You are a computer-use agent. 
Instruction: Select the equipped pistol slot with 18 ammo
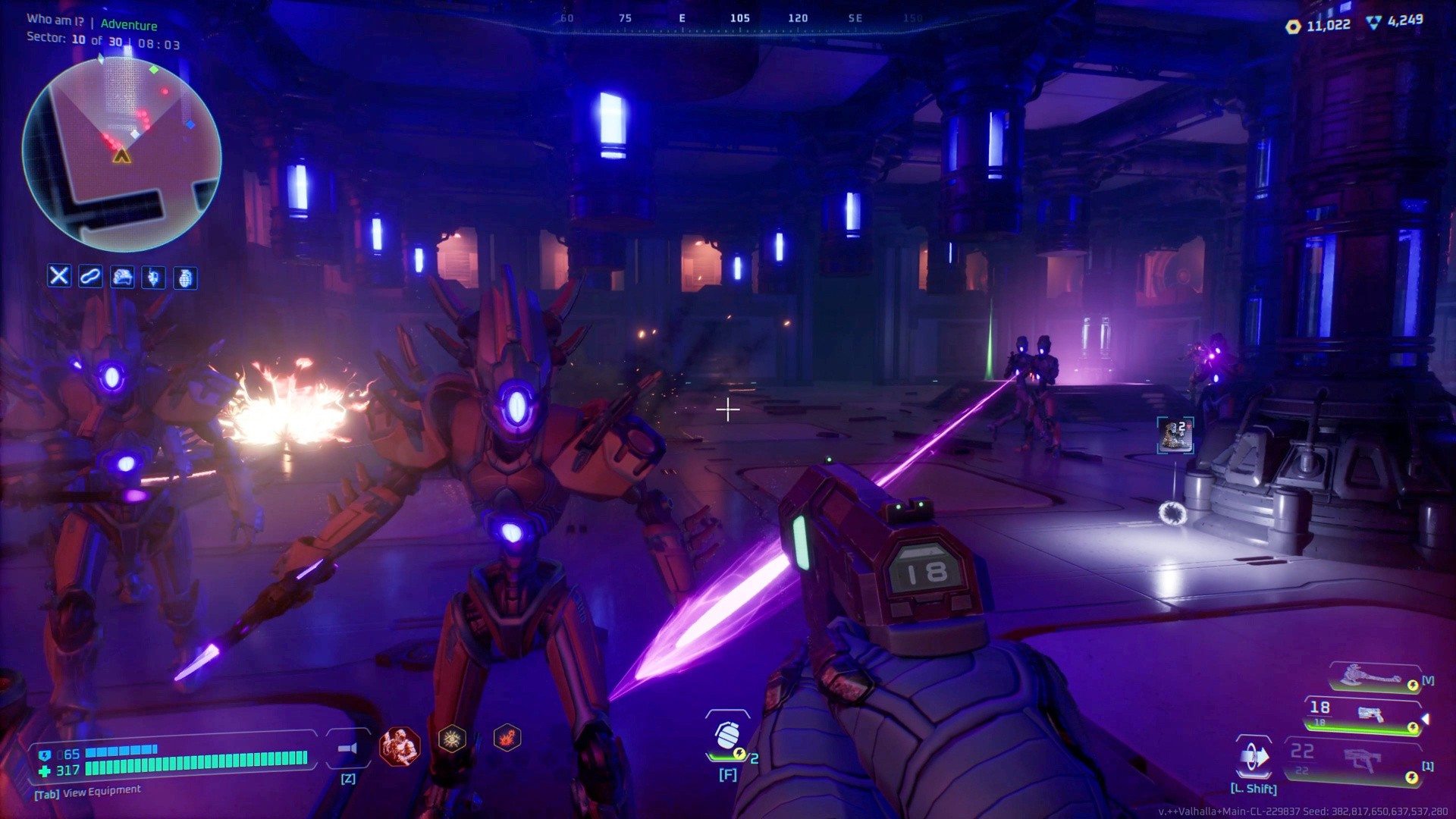point(1363,715)
